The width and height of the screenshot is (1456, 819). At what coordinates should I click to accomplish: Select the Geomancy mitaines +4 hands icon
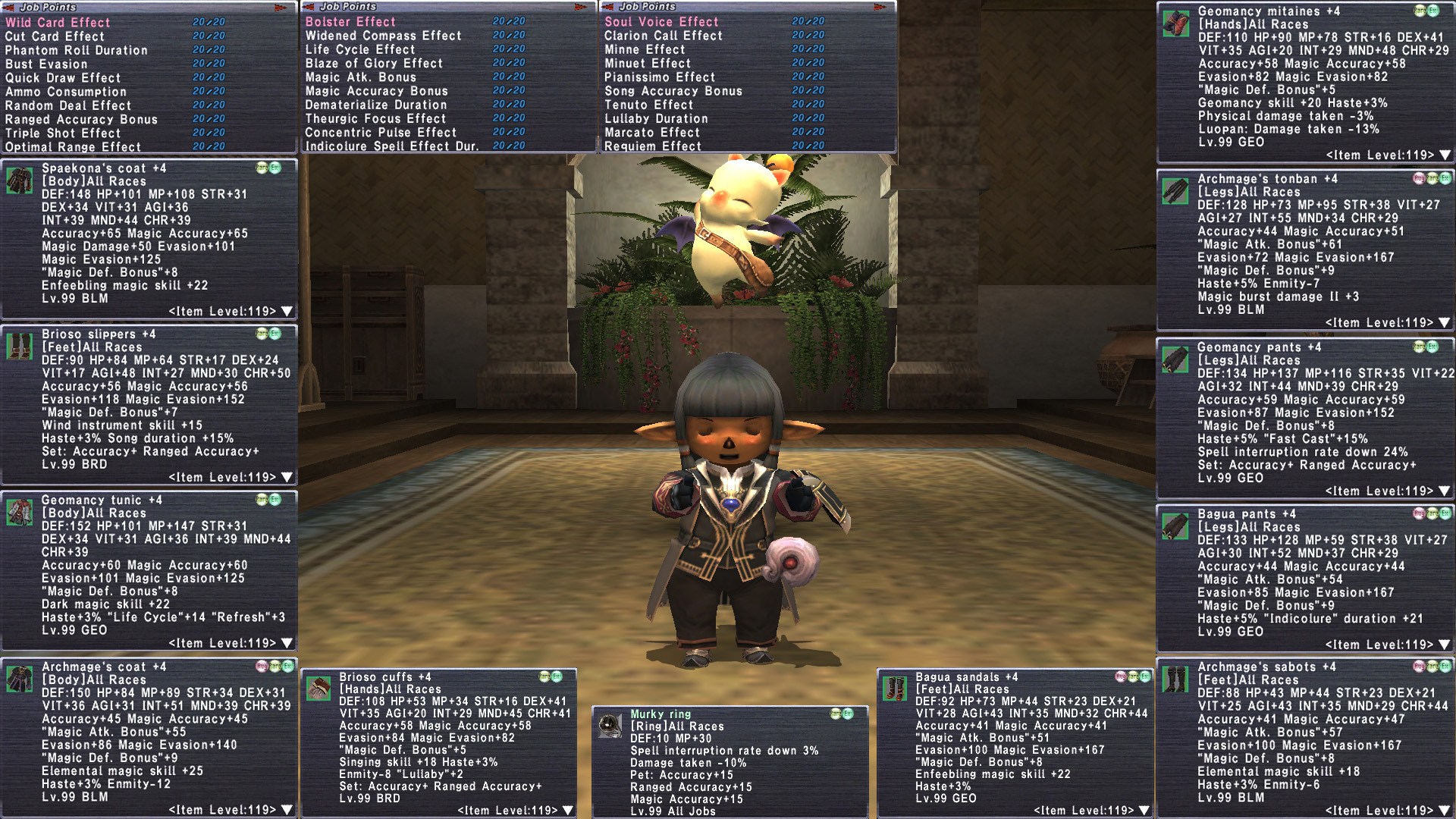click(1175, 24)
